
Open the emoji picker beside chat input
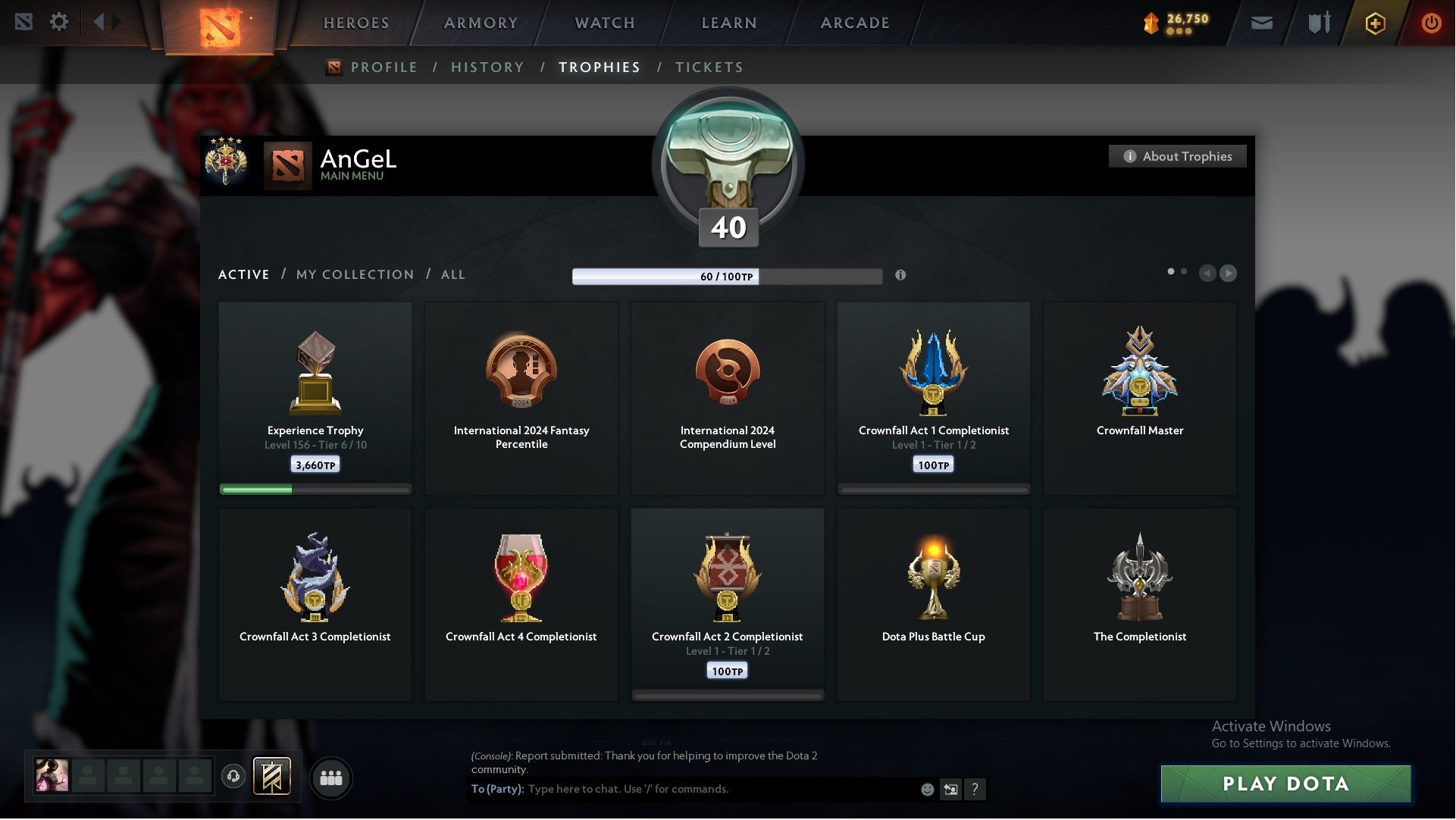(x=926, y=789)
